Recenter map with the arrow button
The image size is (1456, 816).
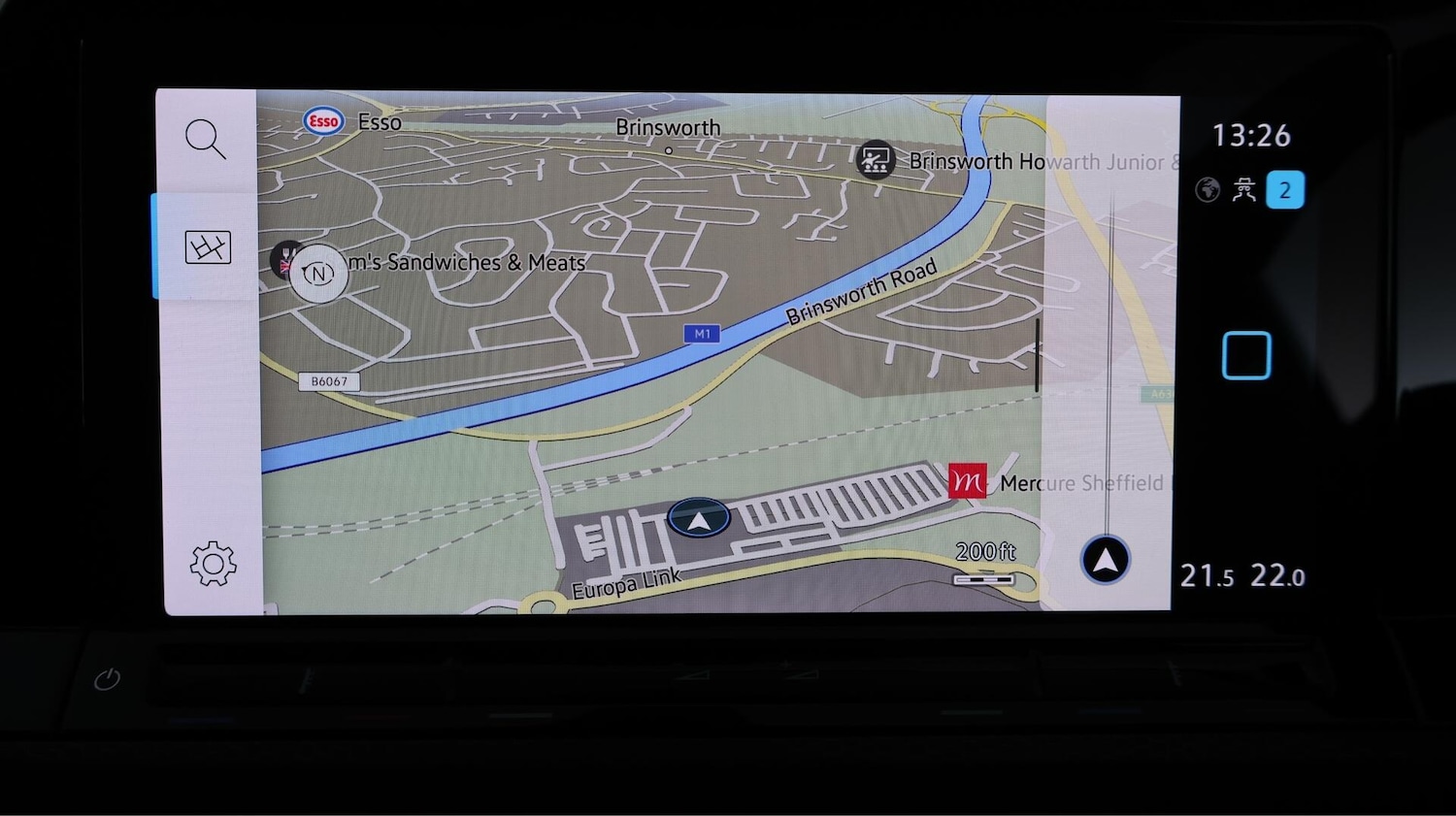1105,560
